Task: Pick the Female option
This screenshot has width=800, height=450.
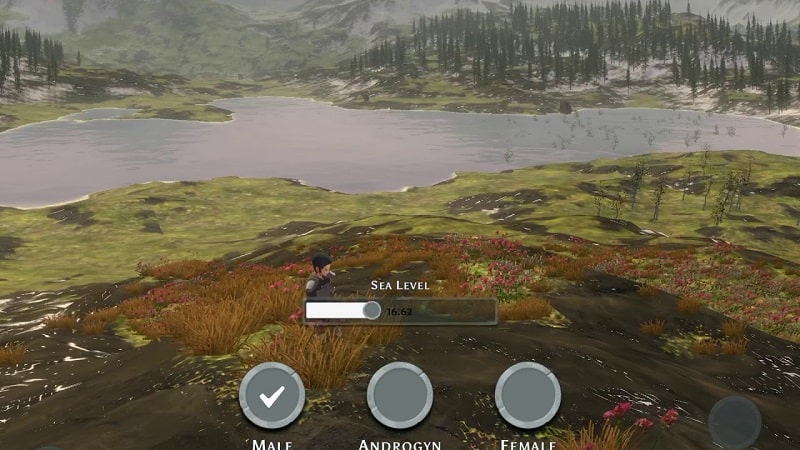Action: (528, 396)
